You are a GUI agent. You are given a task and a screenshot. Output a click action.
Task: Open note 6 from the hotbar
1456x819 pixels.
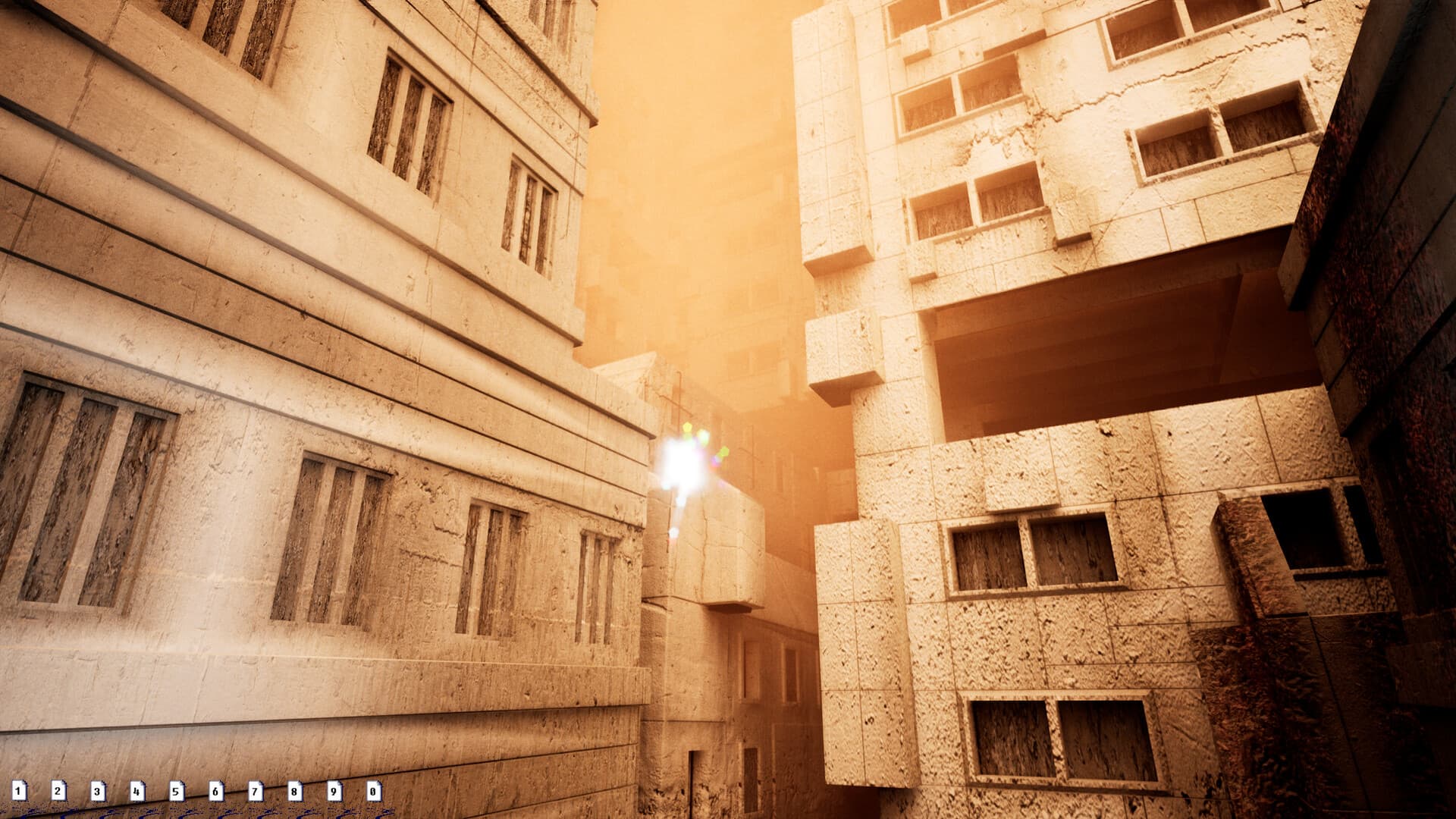coord(216,791)
